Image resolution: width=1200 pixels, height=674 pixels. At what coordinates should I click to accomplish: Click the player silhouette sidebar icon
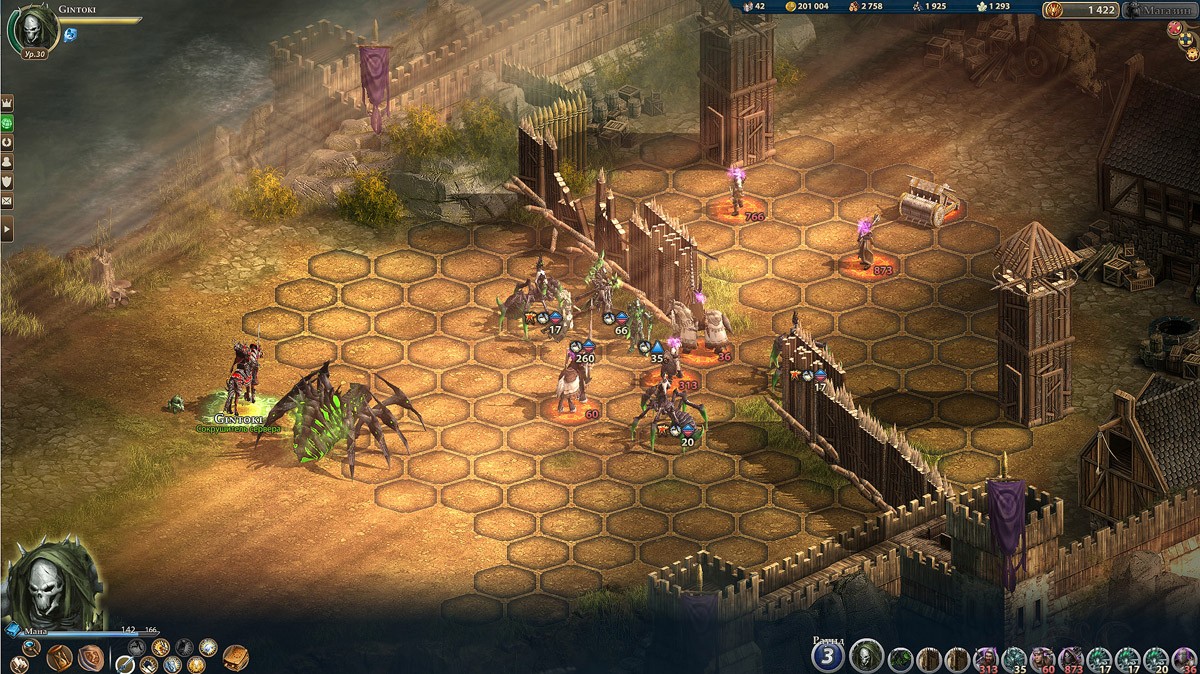7,162
